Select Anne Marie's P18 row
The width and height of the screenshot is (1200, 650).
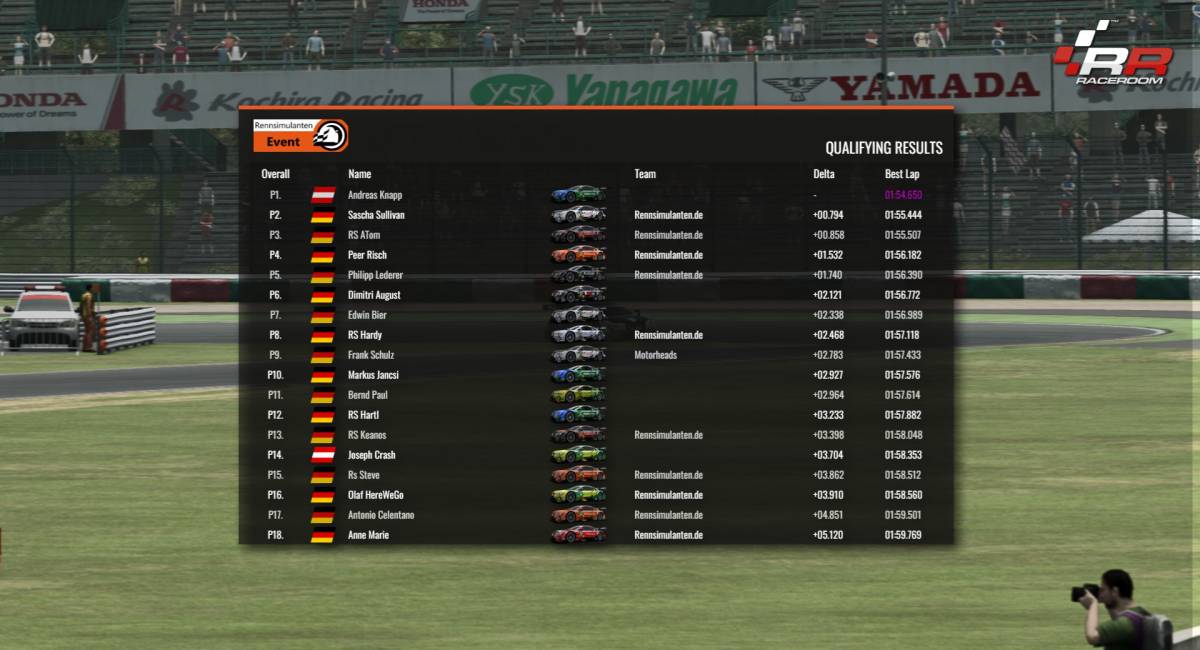click(368, 535)
